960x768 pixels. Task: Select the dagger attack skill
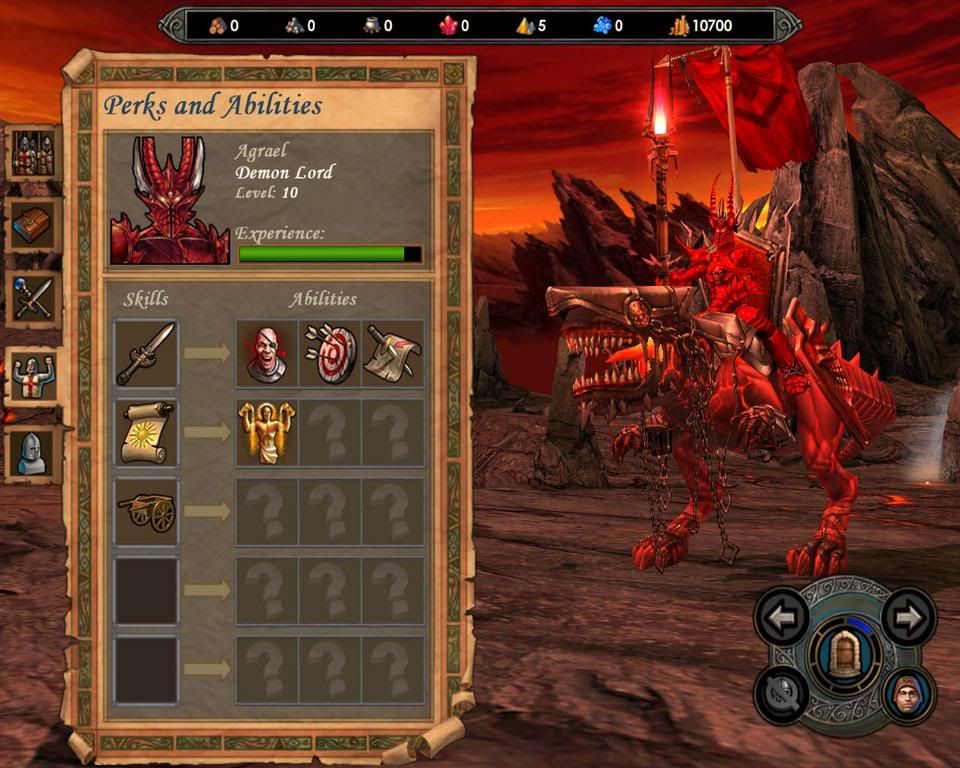pos(146,353)
